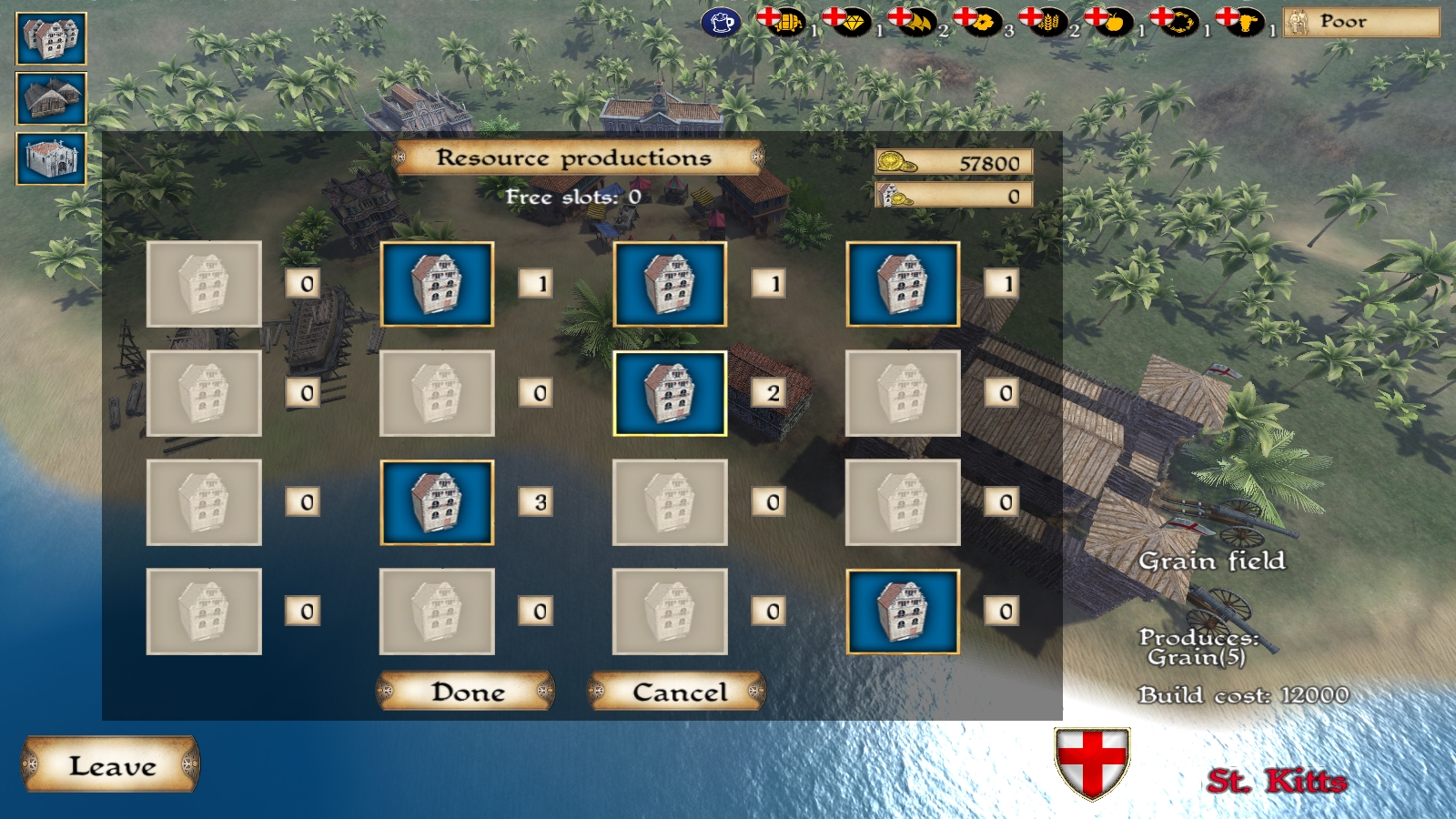Click the apple fruit resource icon
1456x819 pixels.
tap(1114, 22)
